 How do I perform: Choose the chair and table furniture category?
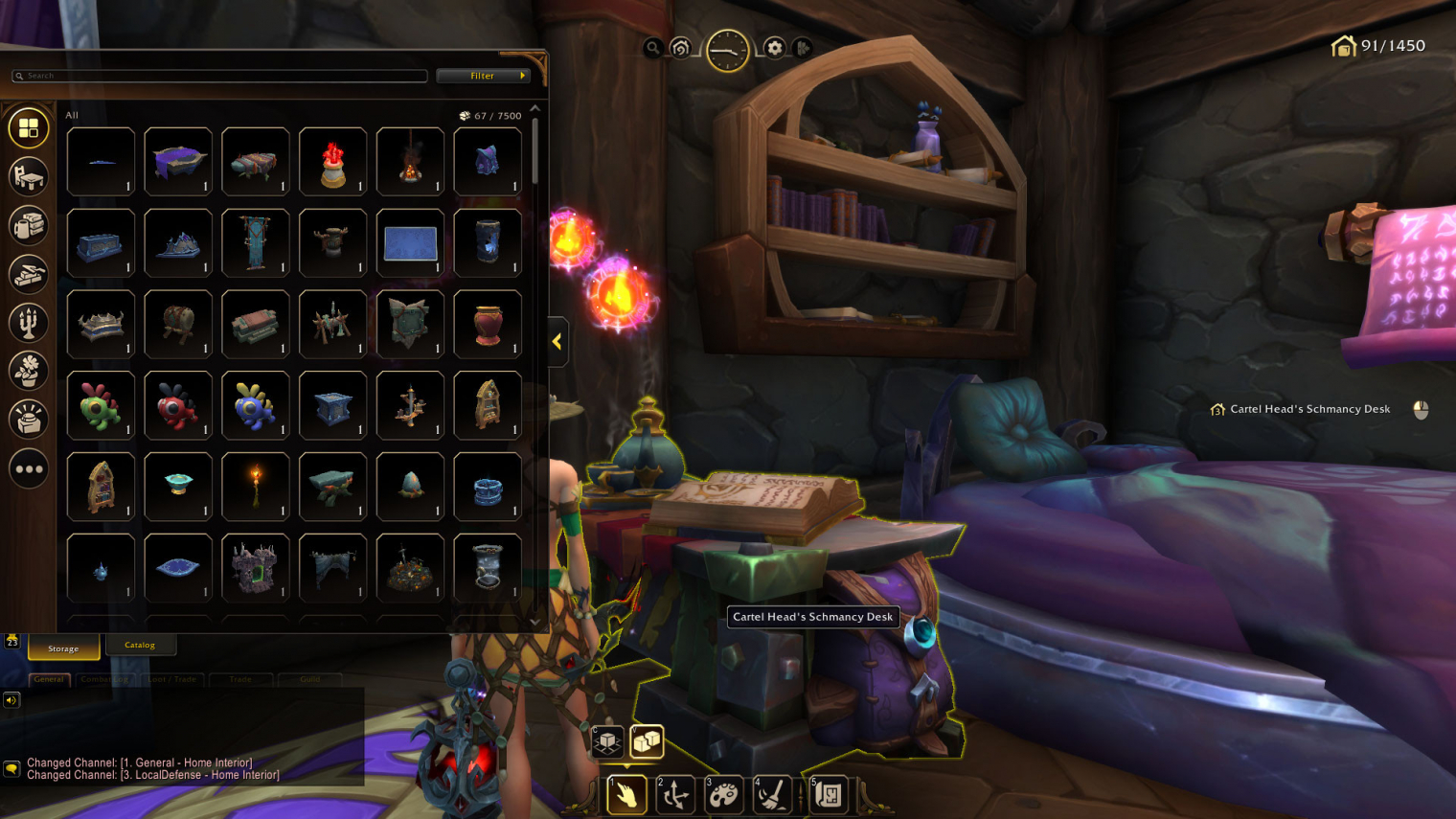tap(29, 176)
